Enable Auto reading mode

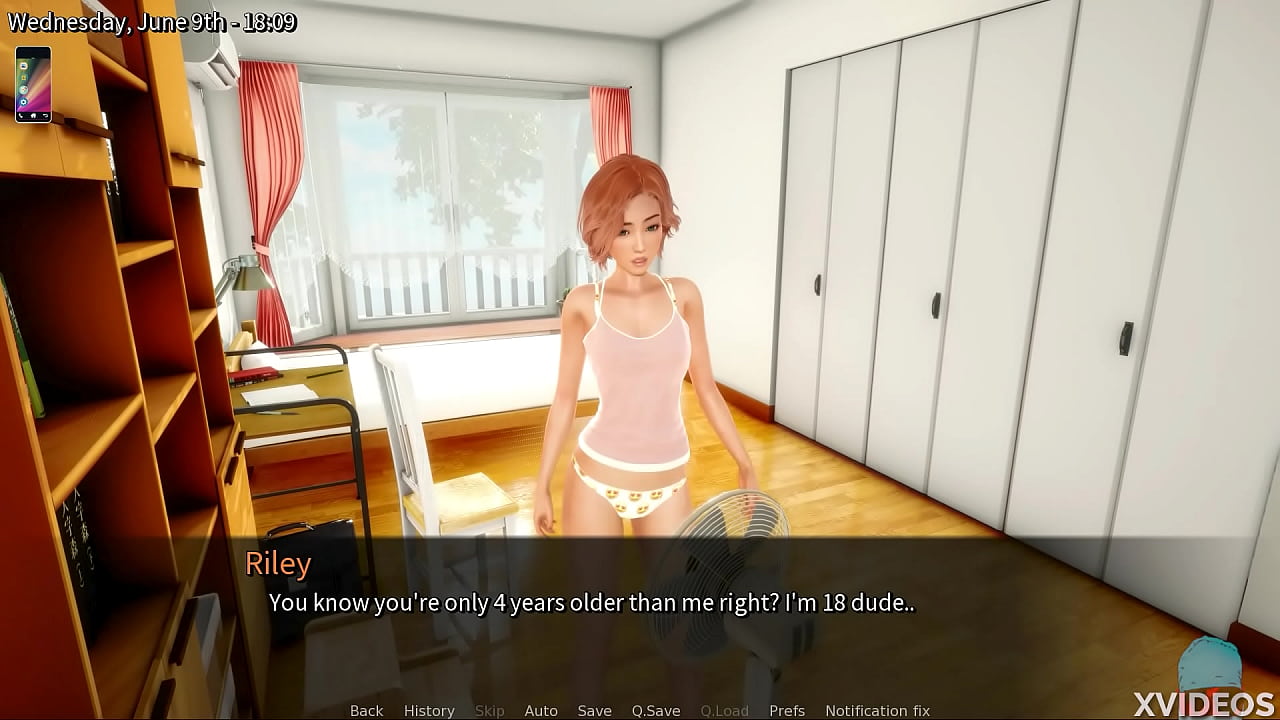[541, 710]
